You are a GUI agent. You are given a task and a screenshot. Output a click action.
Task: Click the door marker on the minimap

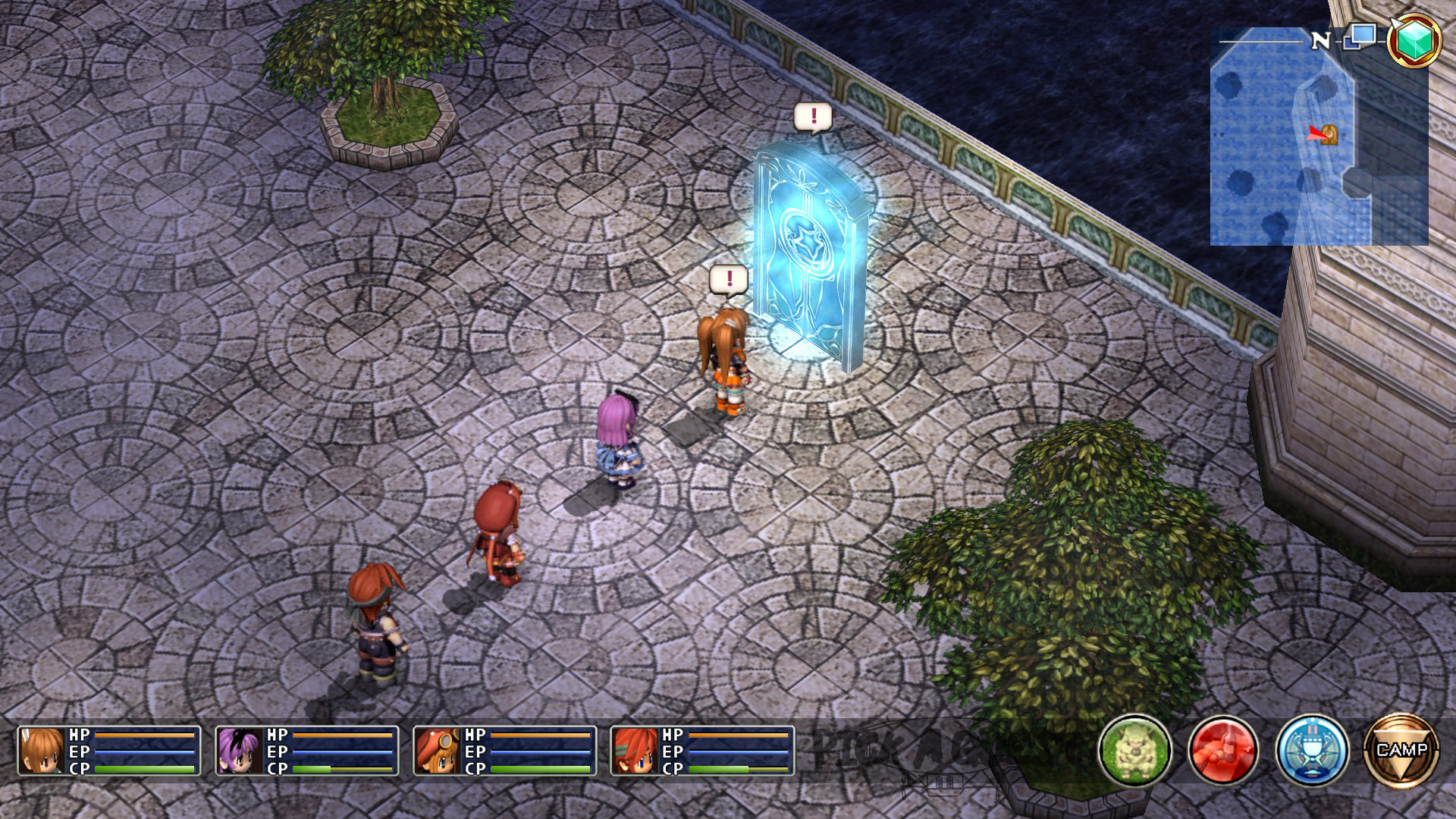(1329, 134)
